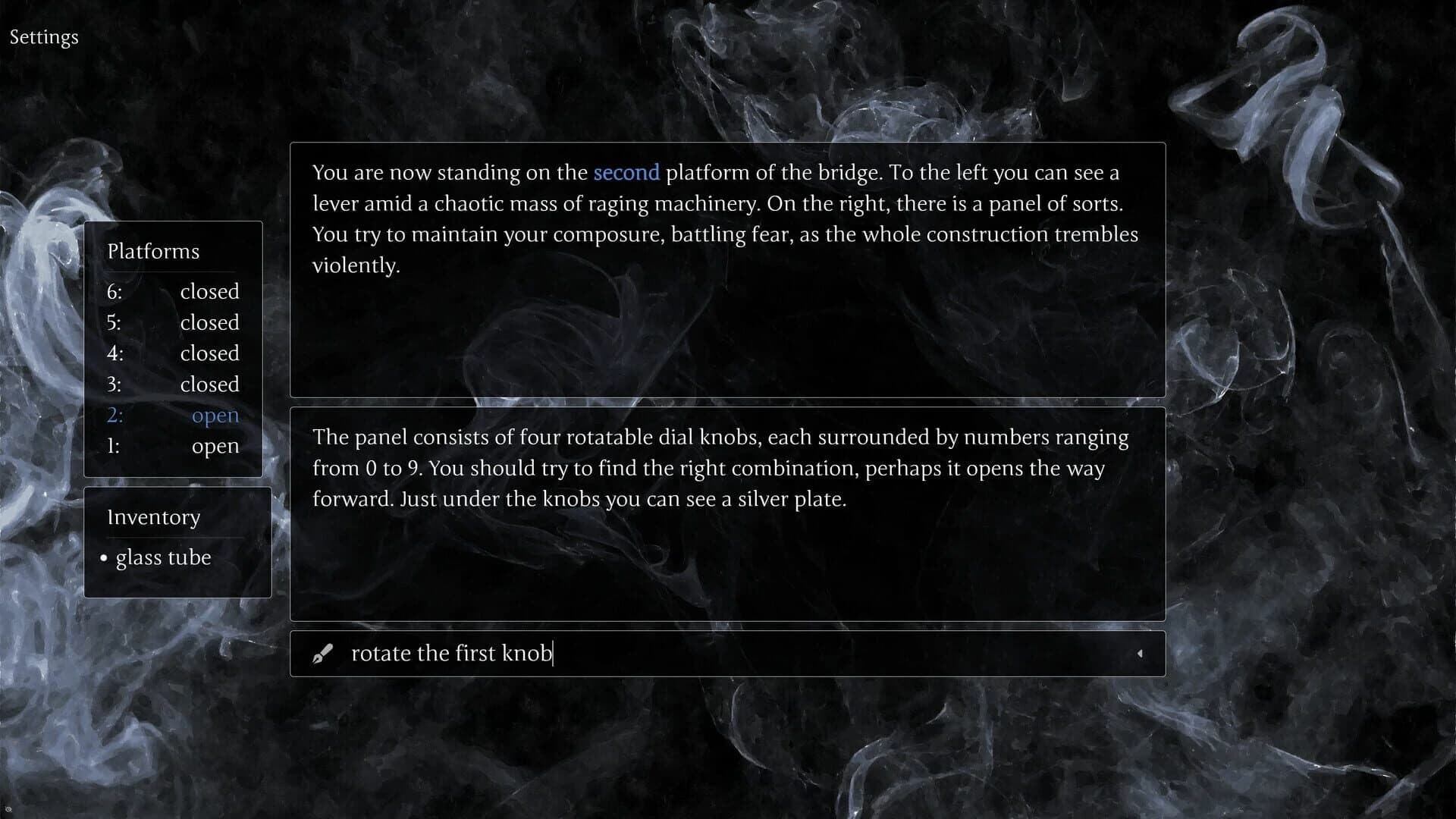
Task: Click platform 5 row to reveal details
Action: pyautogui.click(x=174, y=322)
